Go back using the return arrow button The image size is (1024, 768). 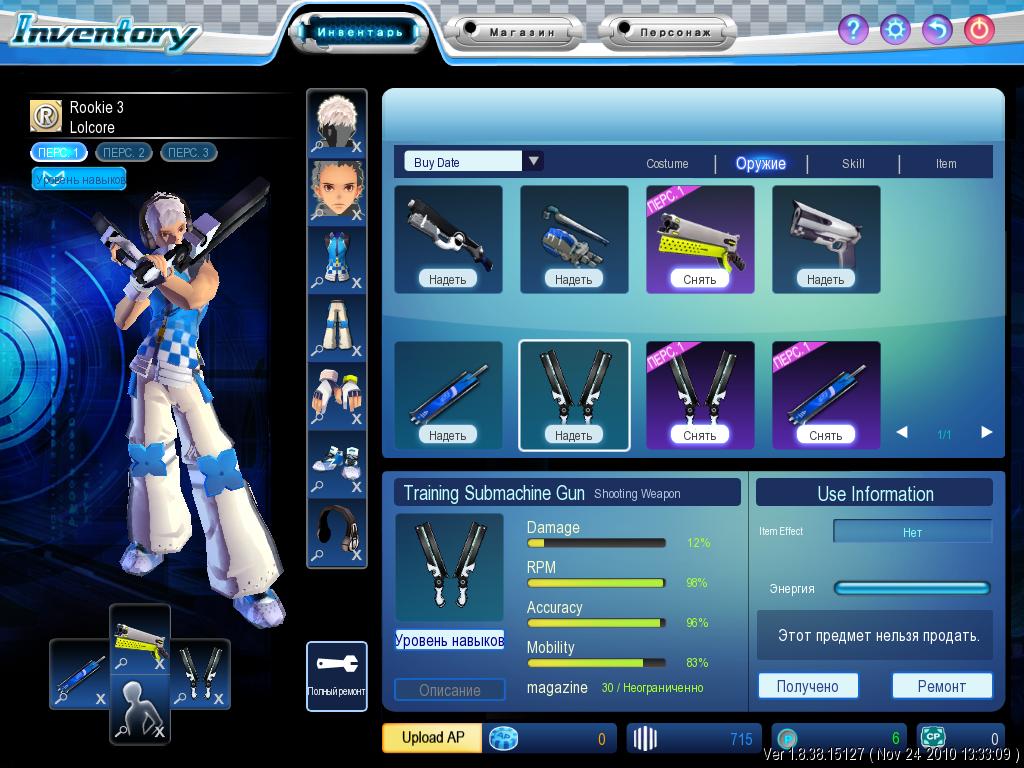(937, 29)
